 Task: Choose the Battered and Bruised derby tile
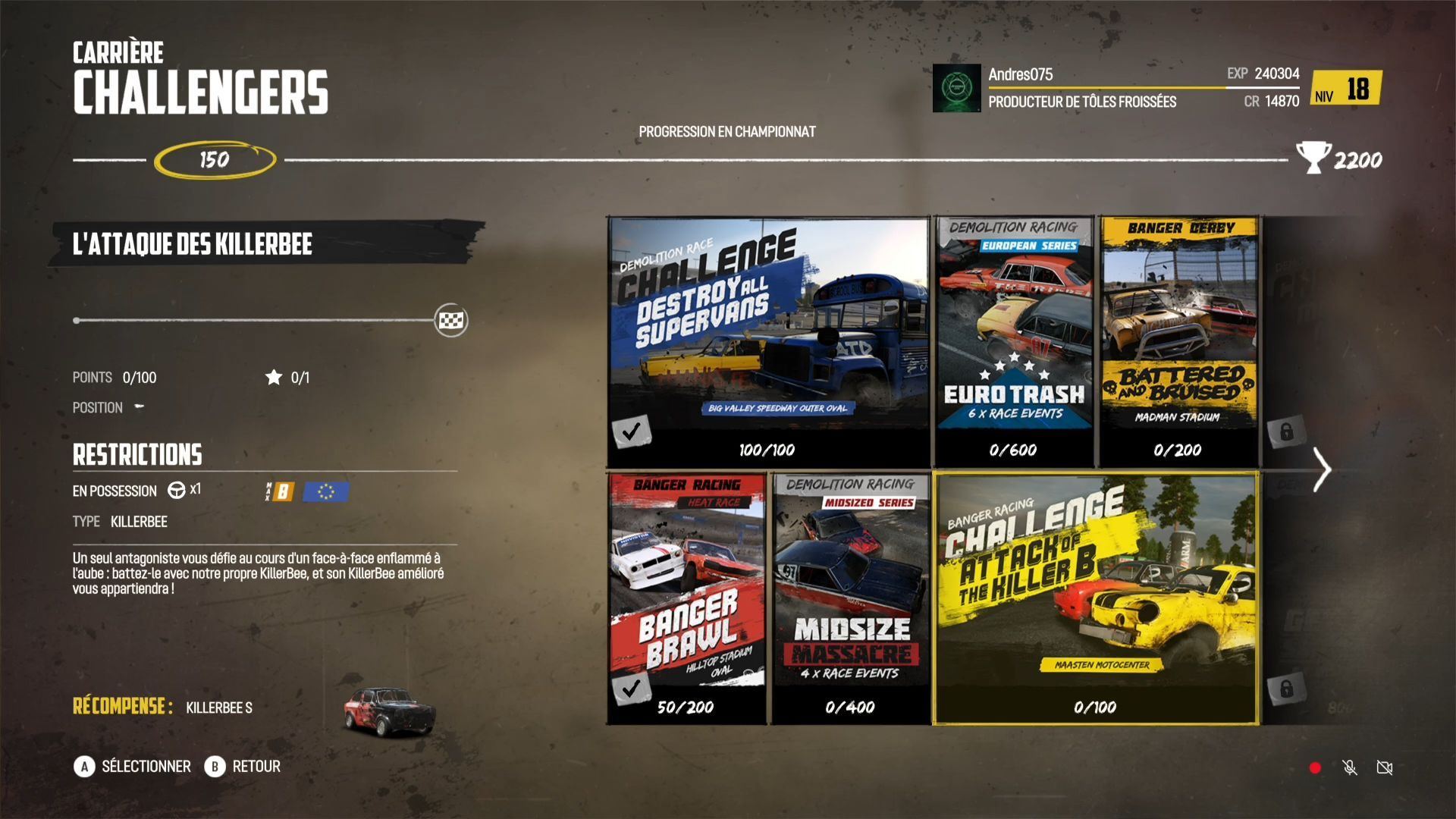point(1178,341)
